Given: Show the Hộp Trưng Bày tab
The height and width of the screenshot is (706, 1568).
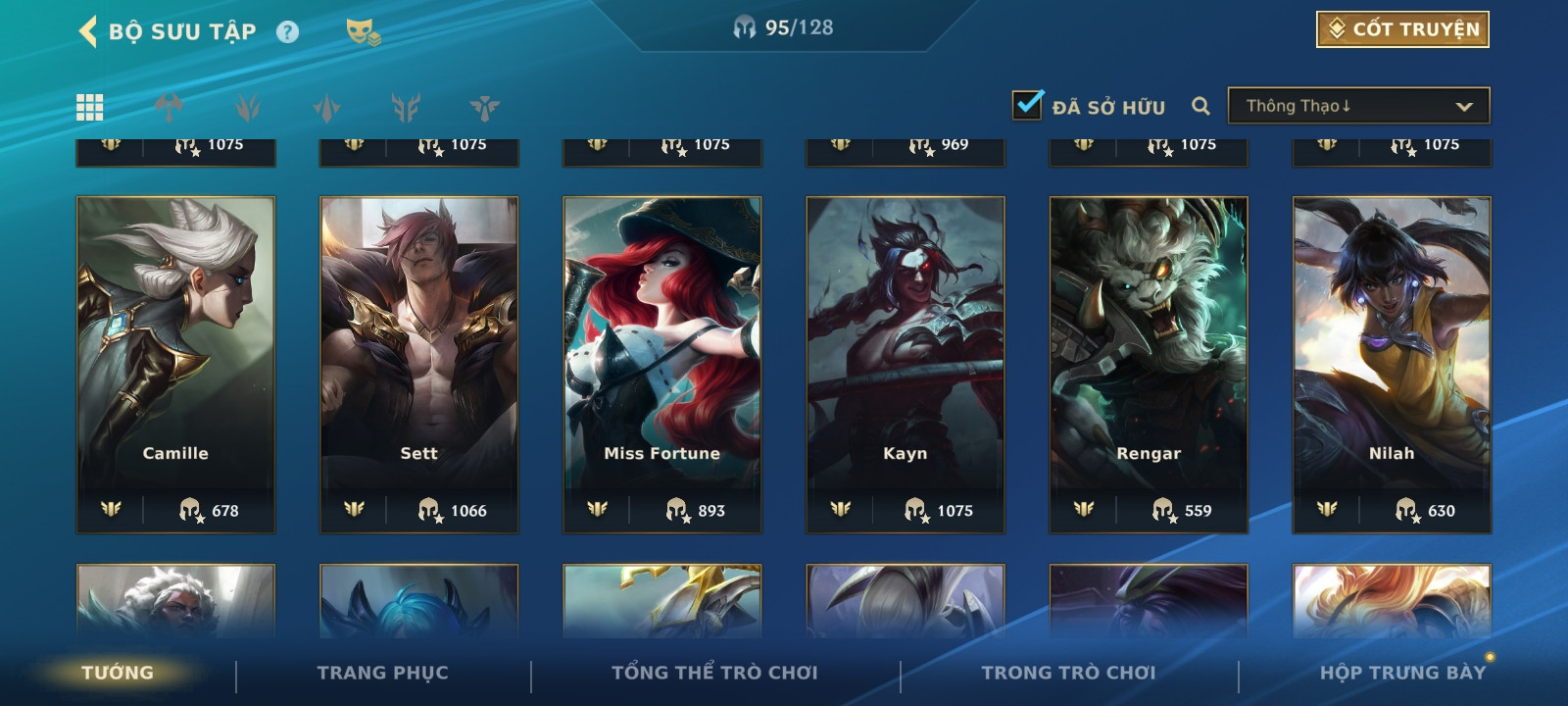Looking at the screenshot, I should (1402, 673).
